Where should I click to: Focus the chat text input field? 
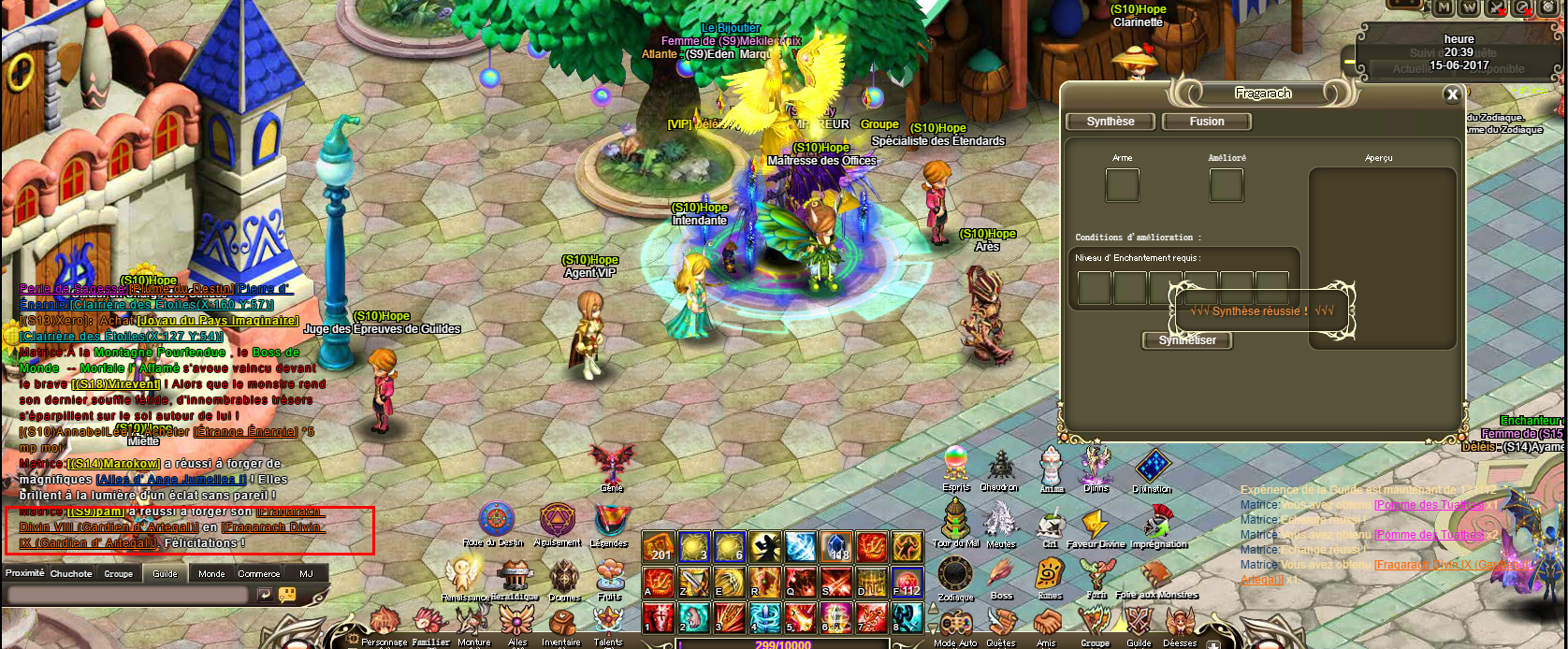click(x=131, y=595)
